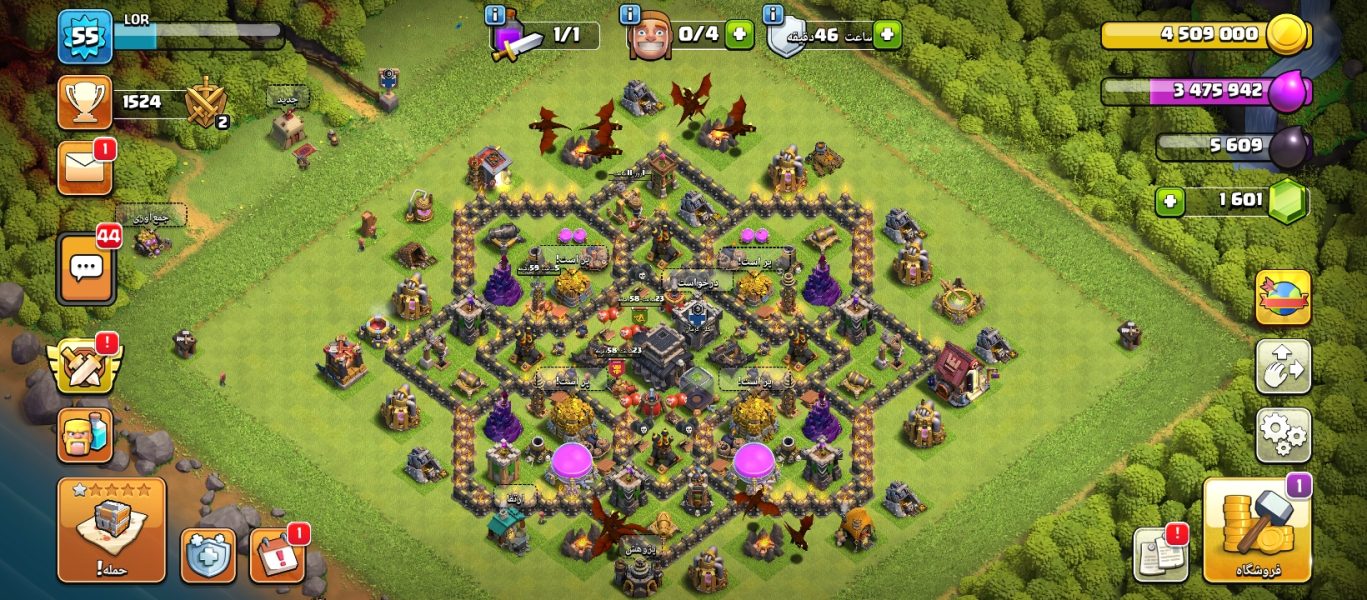Viewport: 1367px width, 600px height.
Task: Click the blue shield plus button
Action: pos(208,555)
